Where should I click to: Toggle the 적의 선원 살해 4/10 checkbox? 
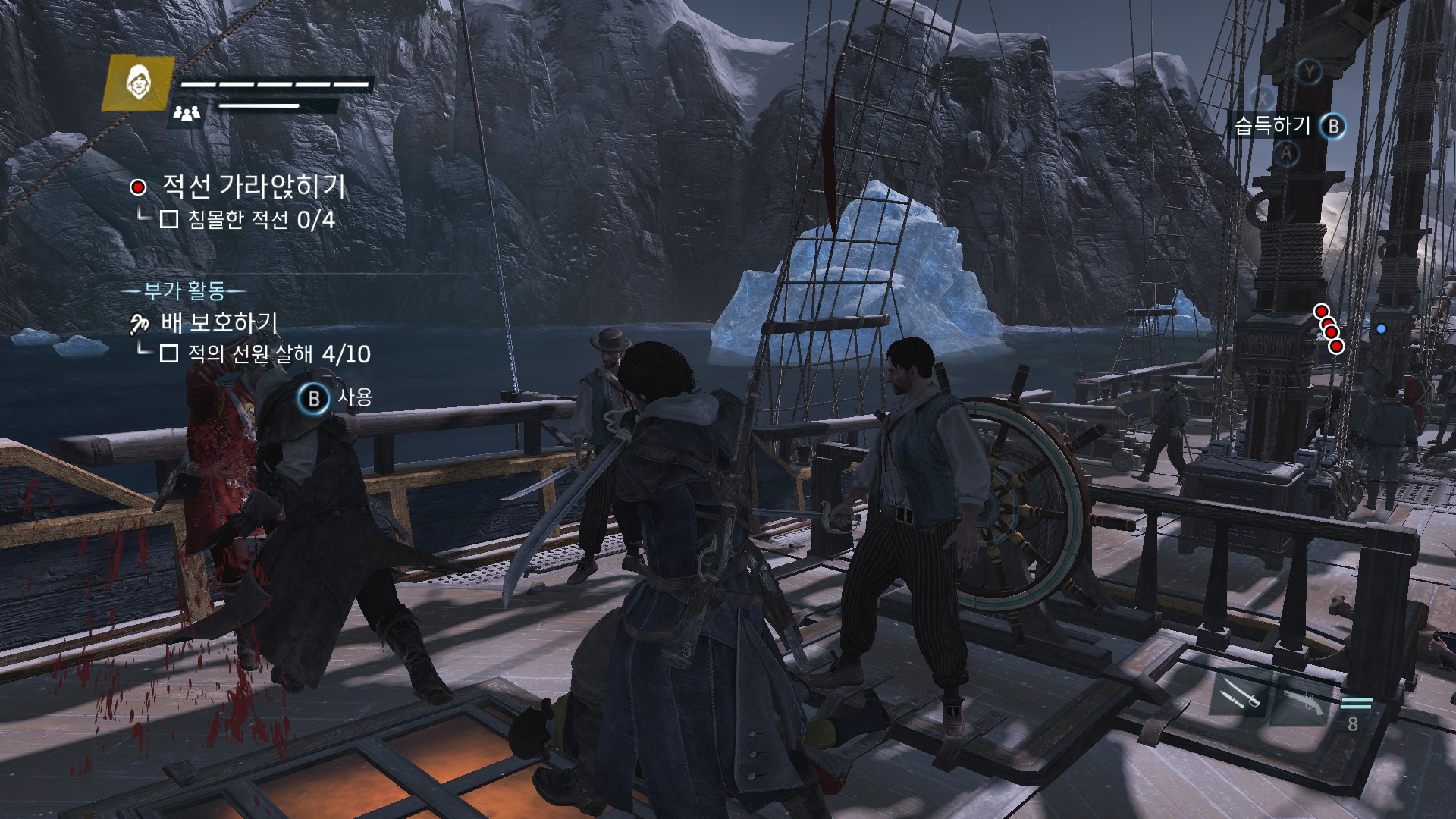[169, 353]
